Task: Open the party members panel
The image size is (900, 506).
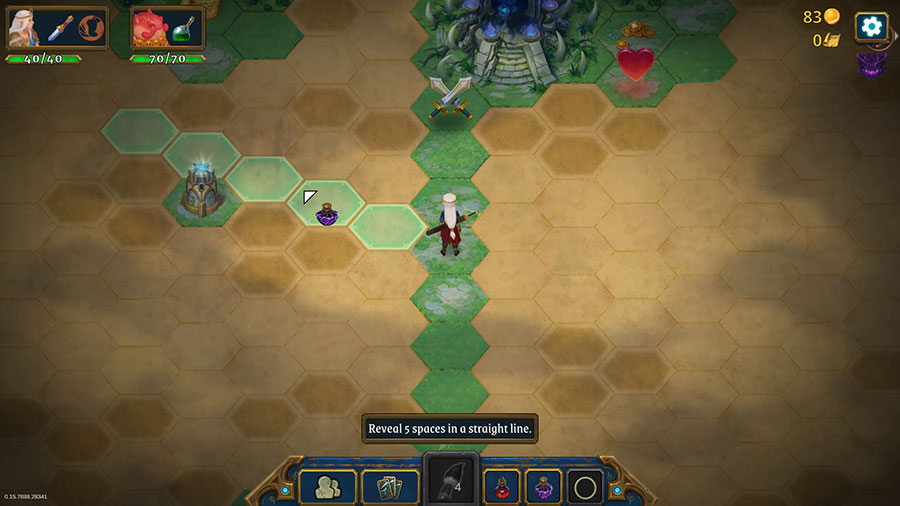Action: tap(327, 487)
